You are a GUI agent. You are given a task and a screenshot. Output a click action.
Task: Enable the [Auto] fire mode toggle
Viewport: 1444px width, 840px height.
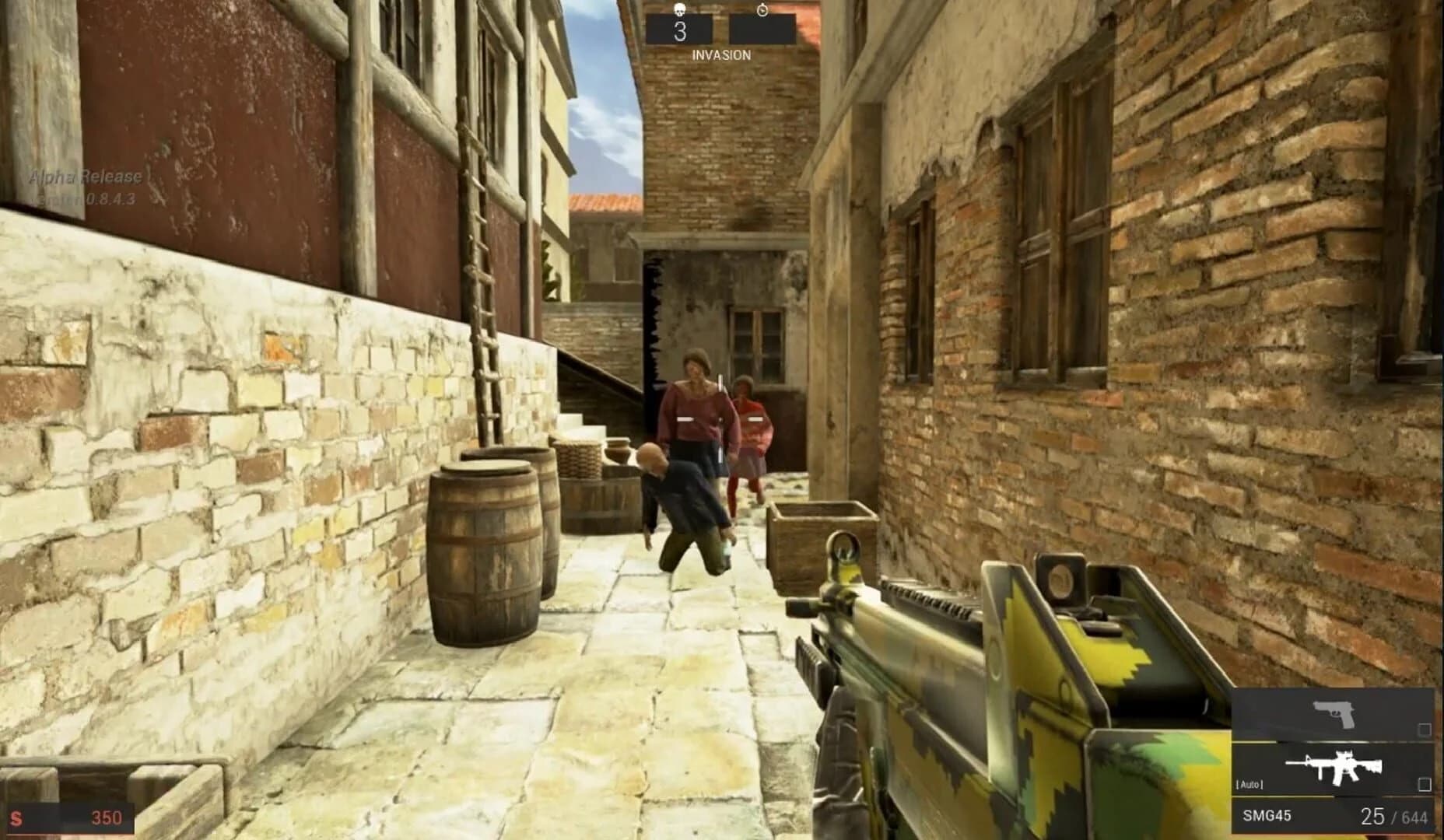[1249, 785]
